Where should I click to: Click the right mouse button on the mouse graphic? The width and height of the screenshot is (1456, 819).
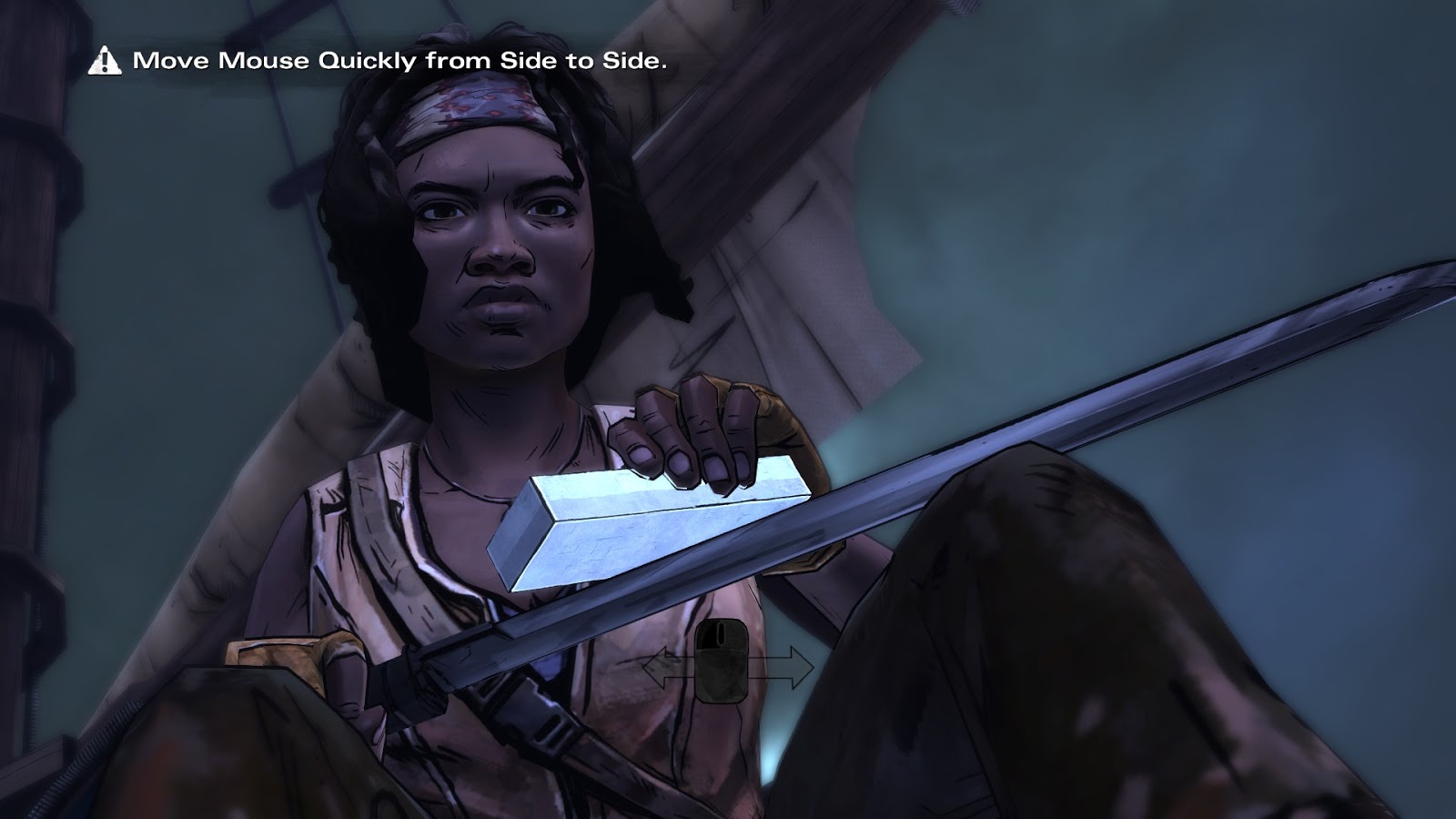pos(735,632)
